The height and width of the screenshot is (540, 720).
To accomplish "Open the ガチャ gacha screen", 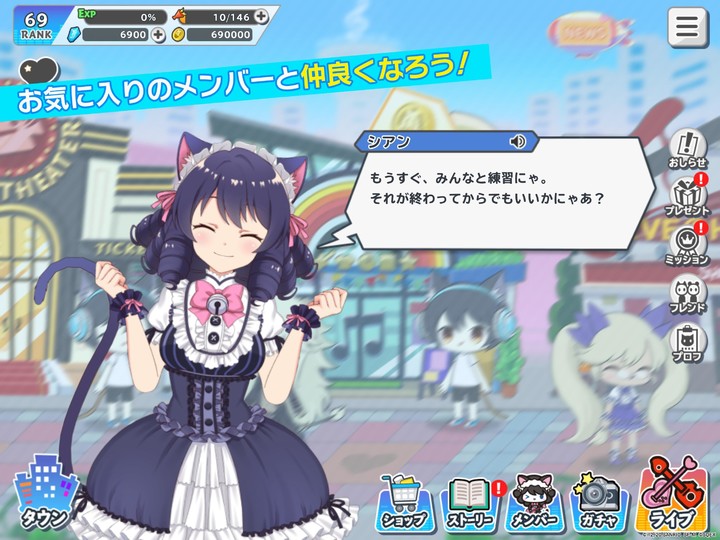I will point(598,501).
